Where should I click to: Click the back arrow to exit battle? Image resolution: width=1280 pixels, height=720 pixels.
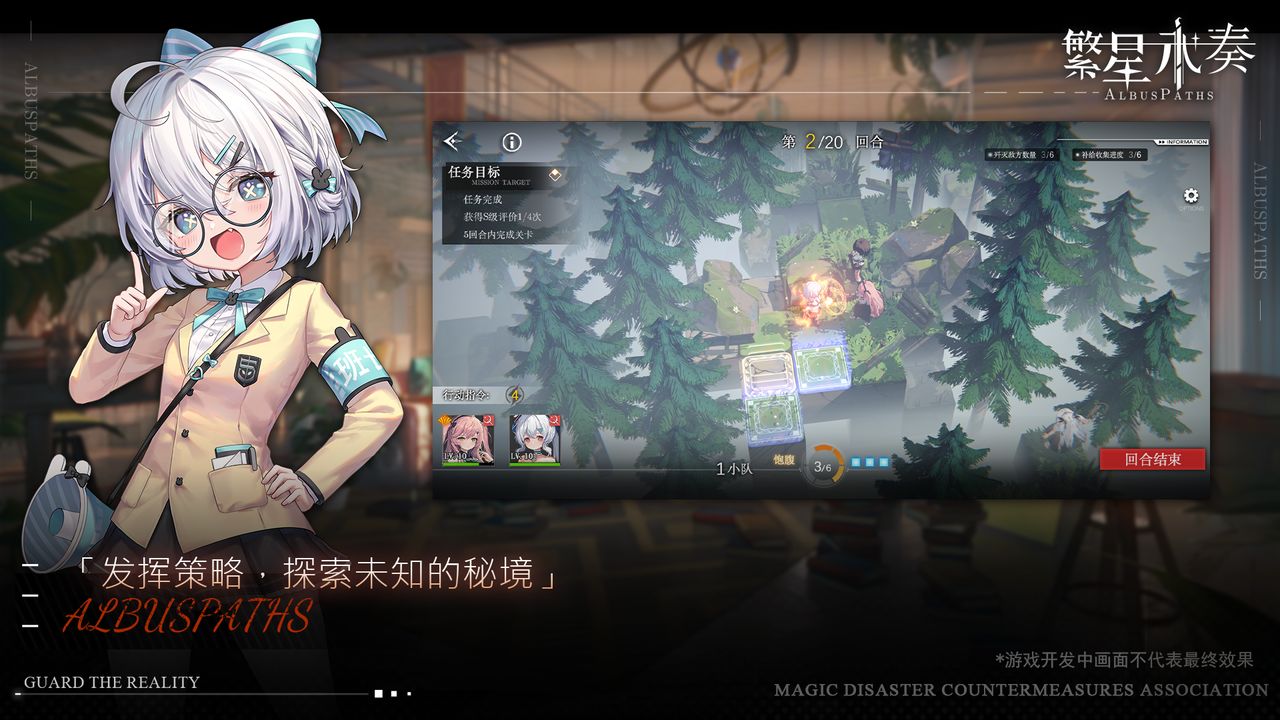pos(452,143)
